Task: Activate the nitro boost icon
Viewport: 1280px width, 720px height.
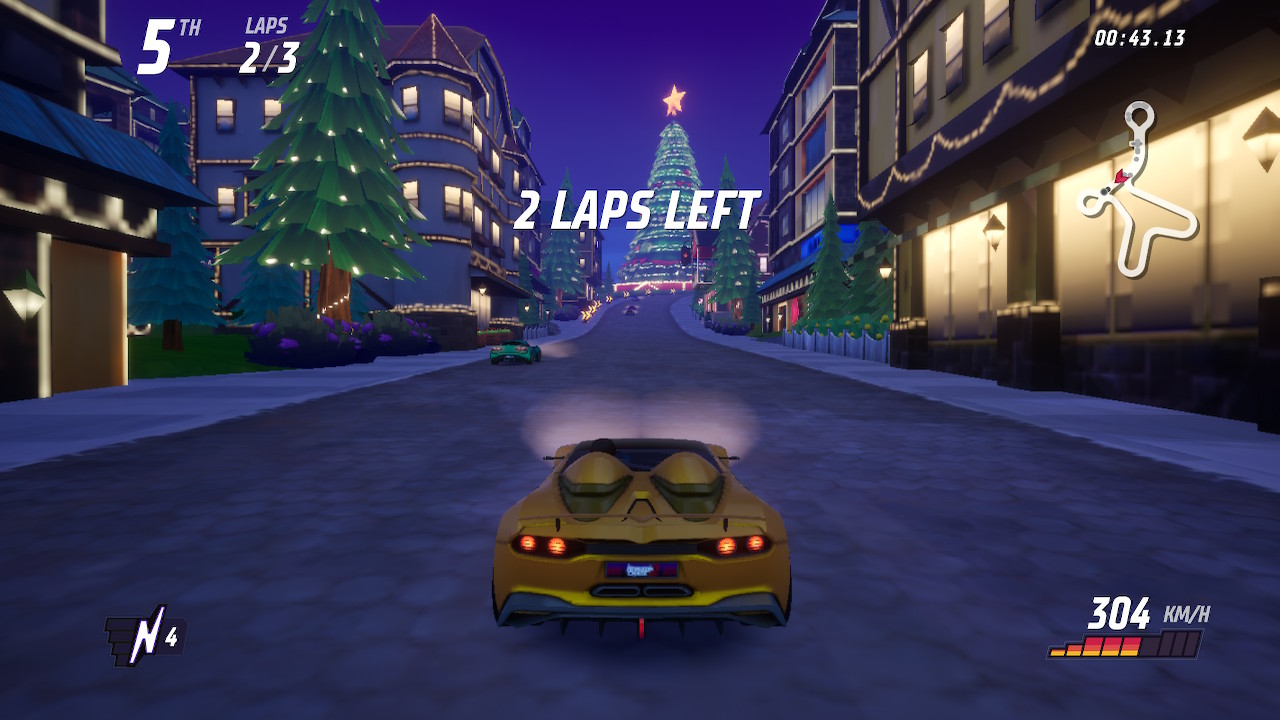Action: click(144, 636)
